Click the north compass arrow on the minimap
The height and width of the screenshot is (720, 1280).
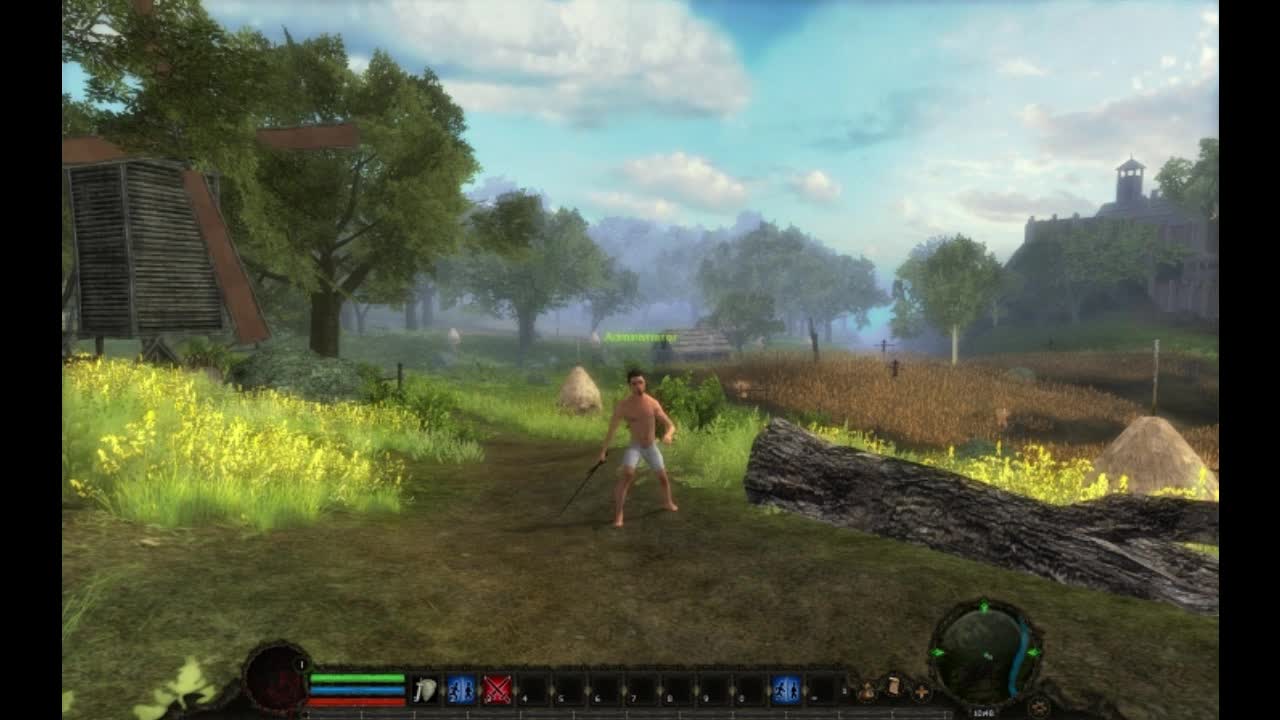click(x=984, y=605)
